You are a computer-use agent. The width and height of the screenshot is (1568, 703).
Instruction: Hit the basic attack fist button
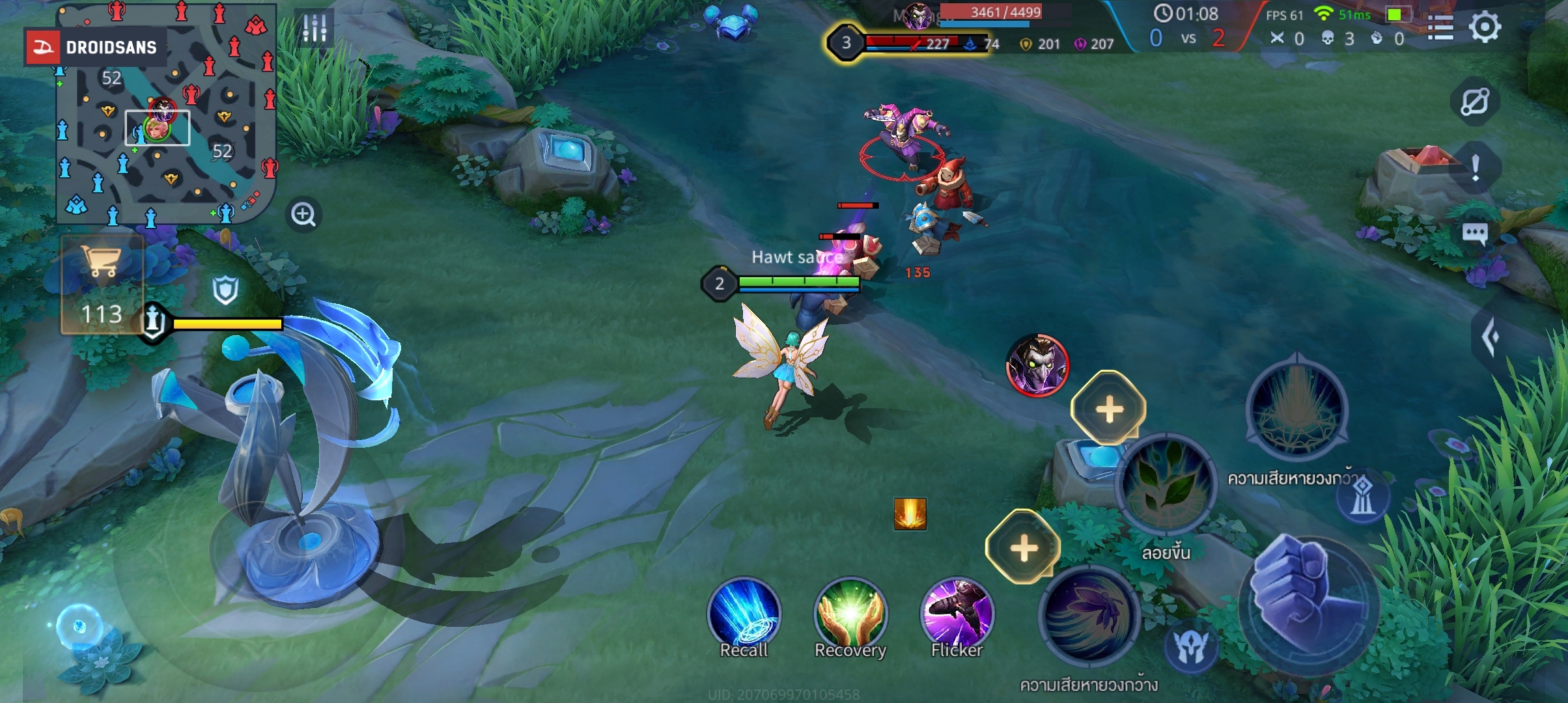pyautogui.click(x=1309, y=604)
